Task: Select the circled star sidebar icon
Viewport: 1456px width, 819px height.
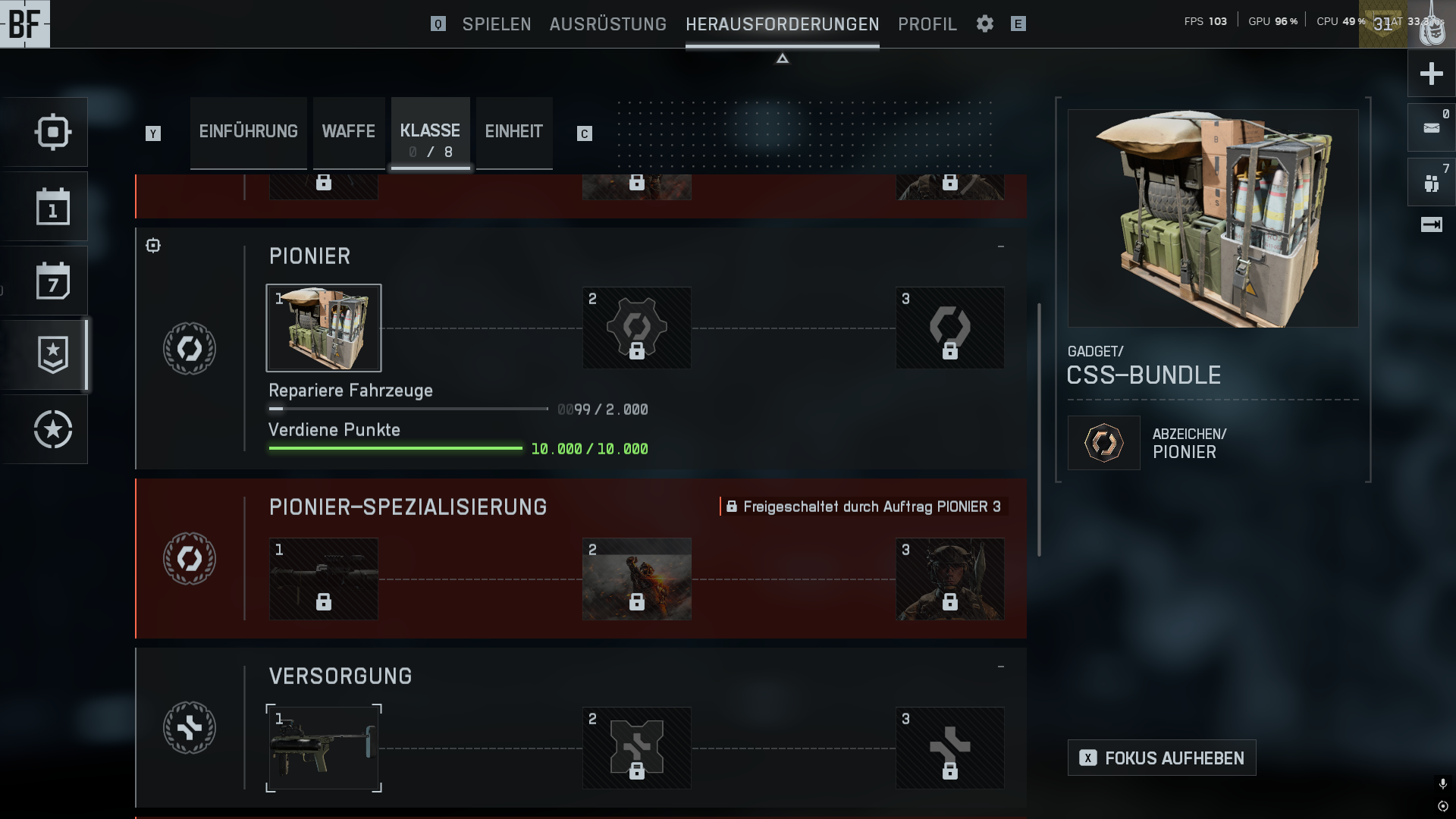Action: pyautogui.click(x=52, y=430)
